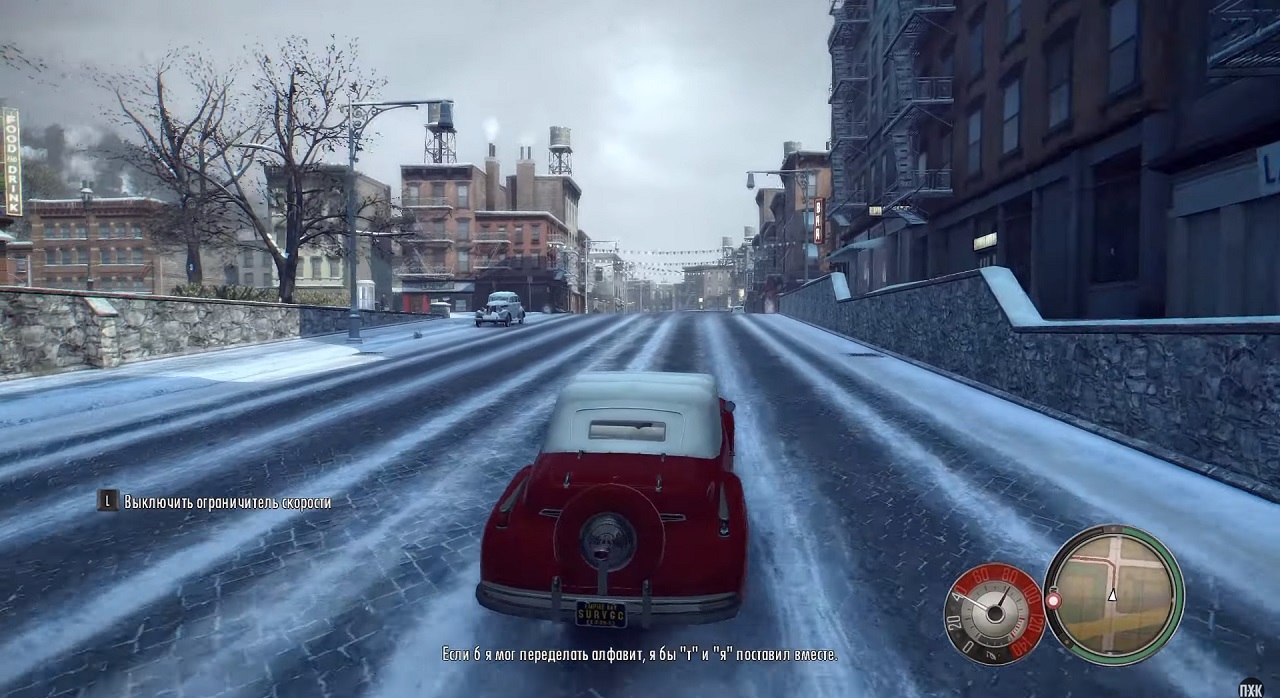Viewport: 1280px width, 698px height.
Task: Click the circular minimap
Action: pyautogui.click(x=1113, y=595)
